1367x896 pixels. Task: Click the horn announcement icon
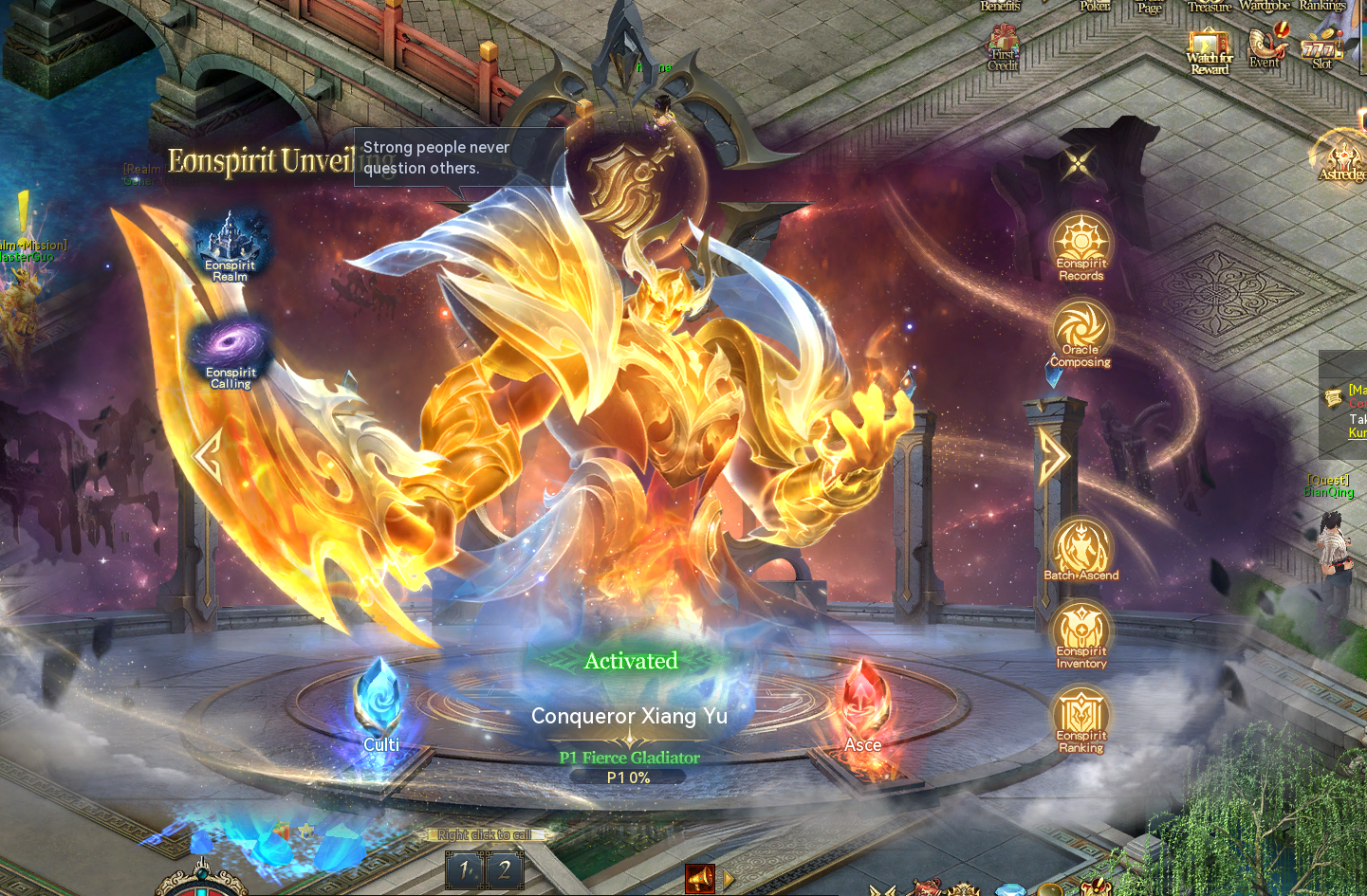700,879
